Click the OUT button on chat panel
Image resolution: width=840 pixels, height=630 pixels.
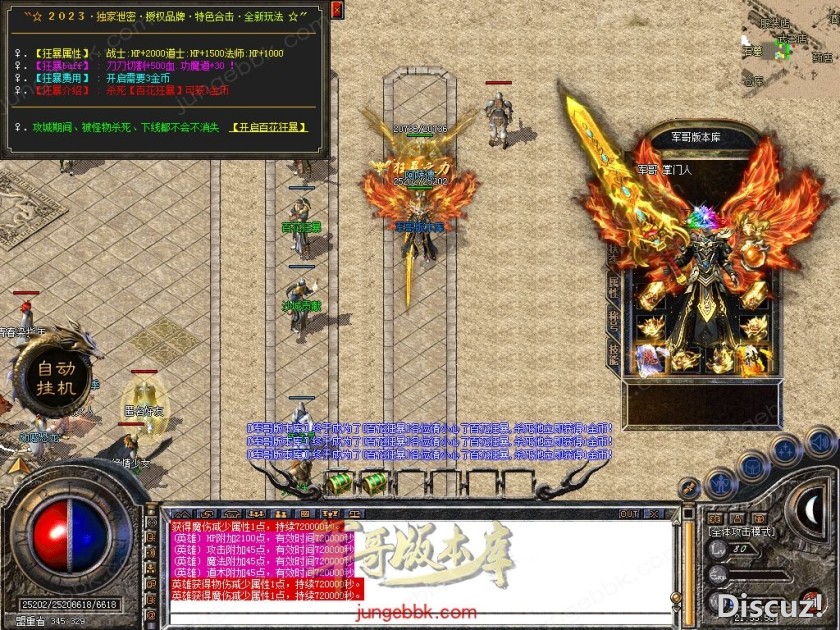pyautogui.click(x=629, y=514)
